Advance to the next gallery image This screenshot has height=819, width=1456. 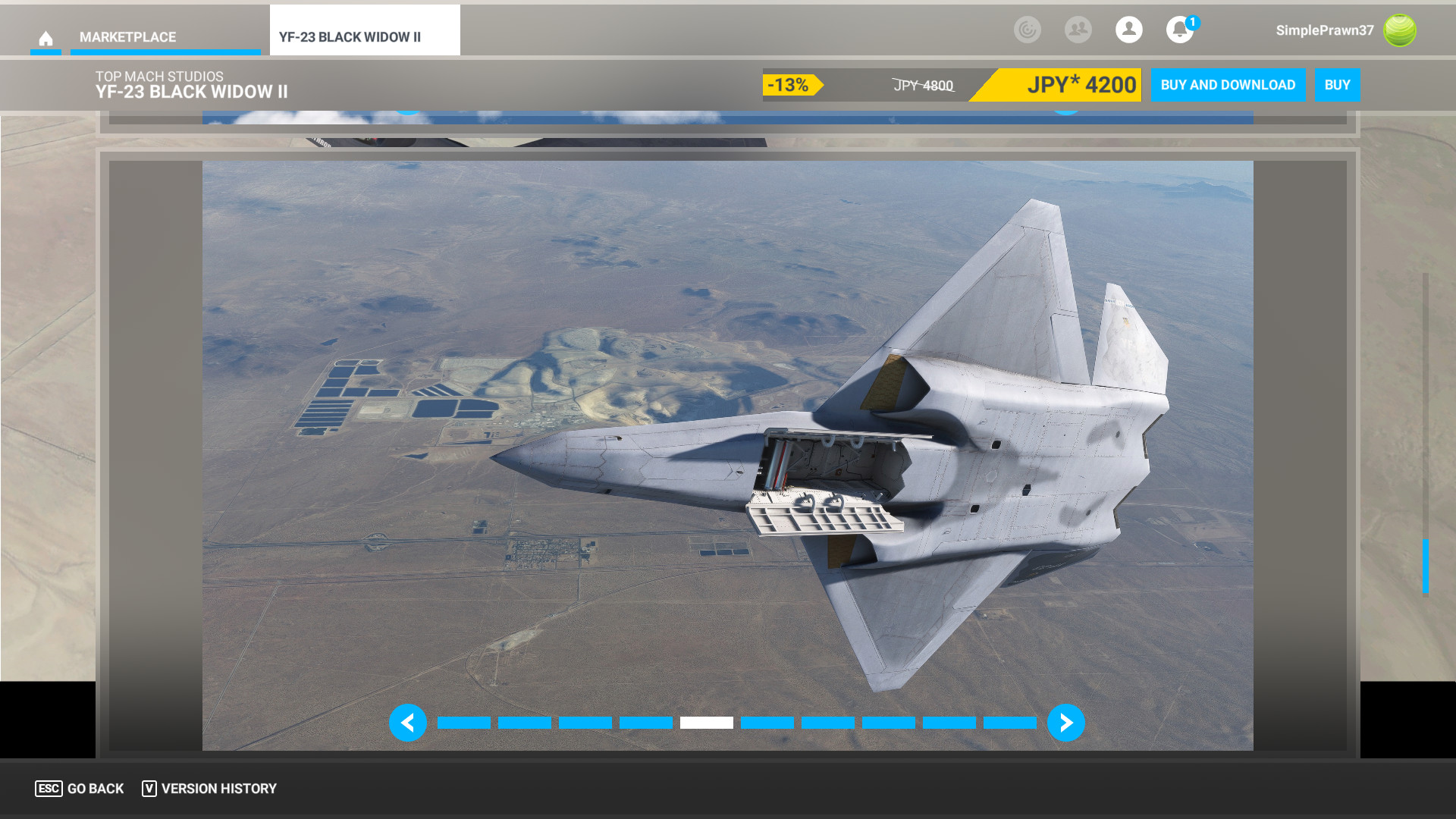[1065, 723]
